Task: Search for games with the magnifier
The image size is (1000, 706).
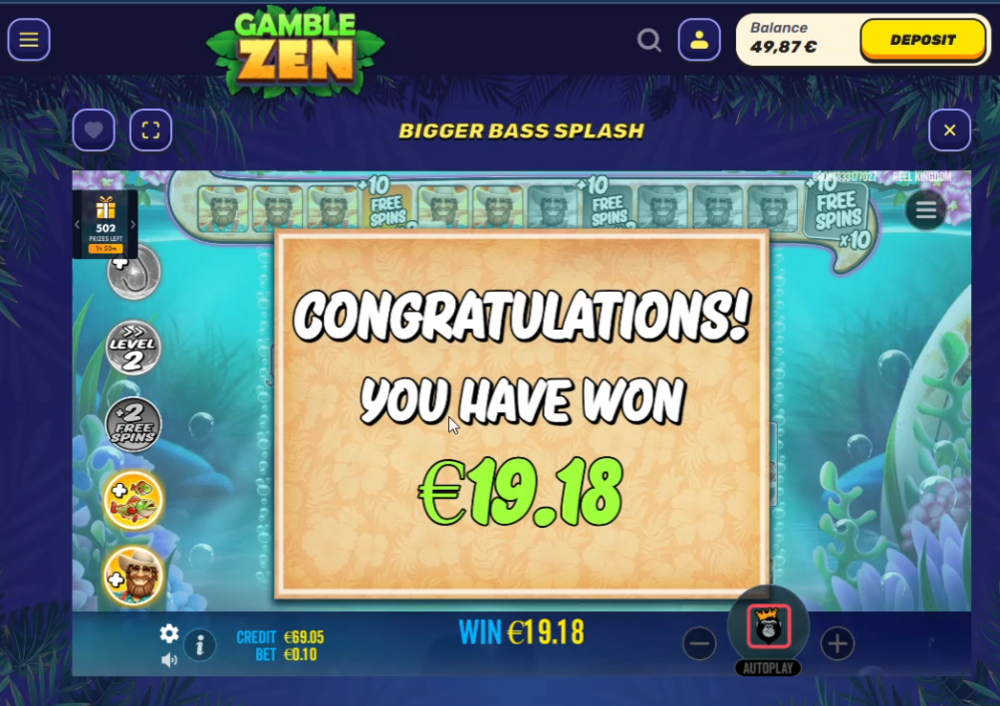Action: (x=649, y=40)
